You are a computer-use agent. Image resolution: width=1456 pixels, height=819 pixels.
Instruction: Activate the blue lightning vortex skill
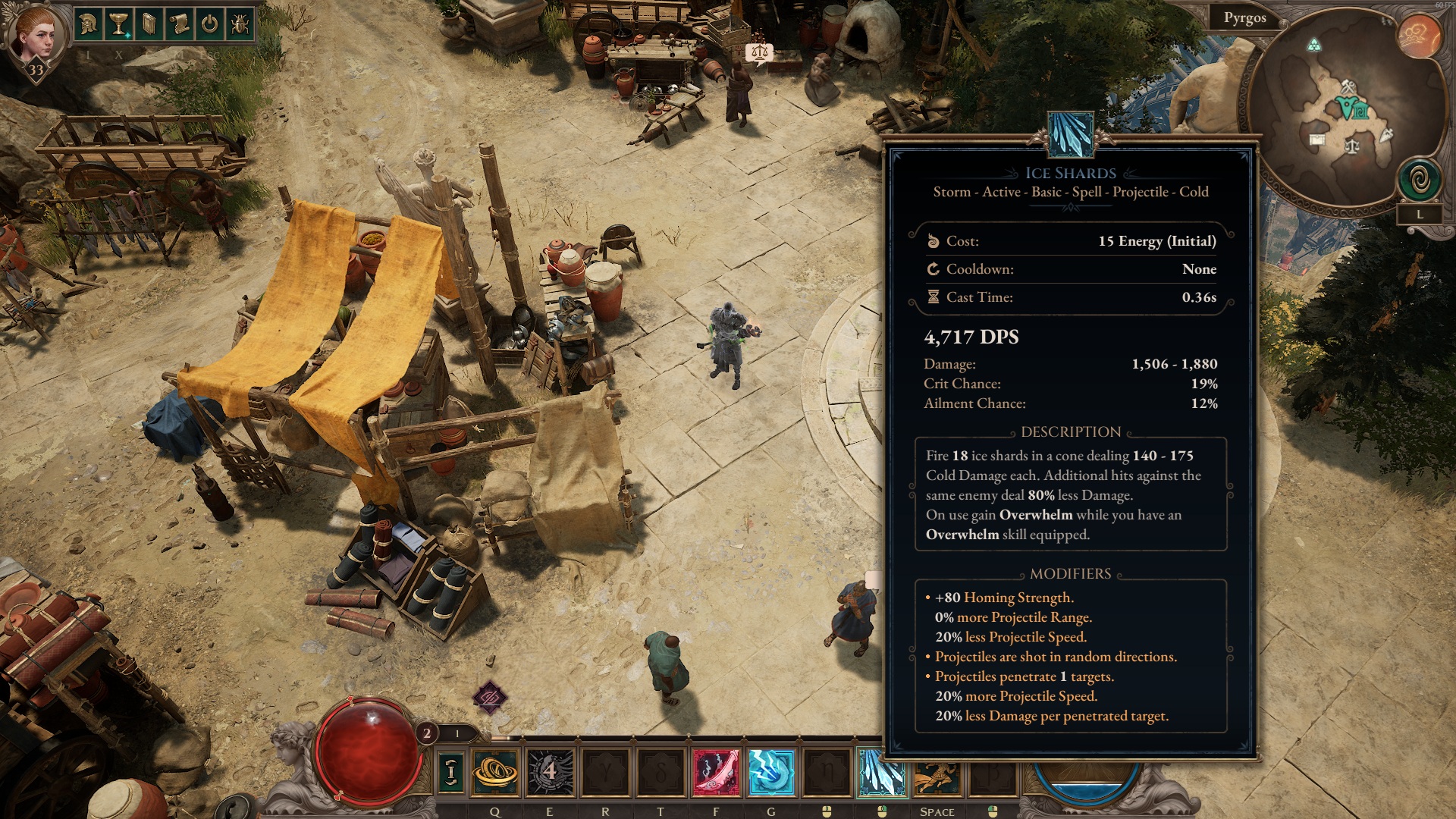tap(770, 772)
